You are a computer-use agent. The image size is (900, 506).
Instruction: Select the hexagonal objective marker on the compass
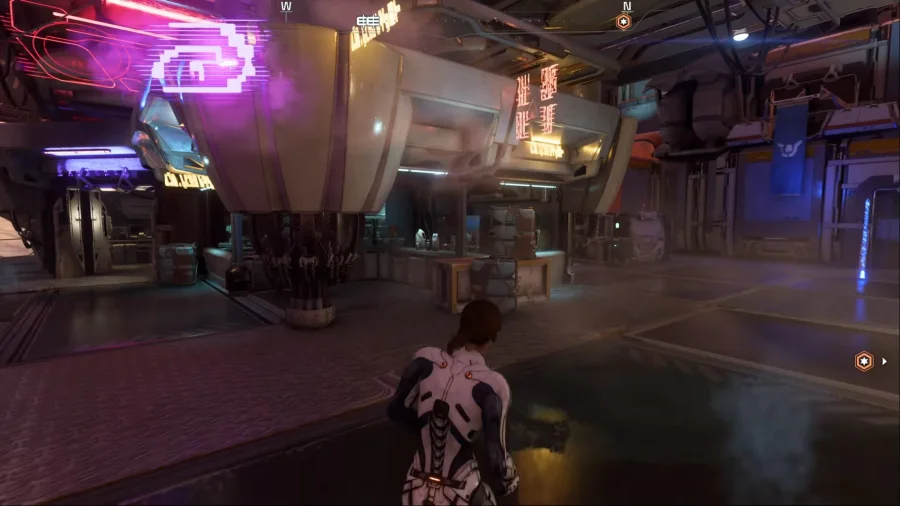(624, 21)
